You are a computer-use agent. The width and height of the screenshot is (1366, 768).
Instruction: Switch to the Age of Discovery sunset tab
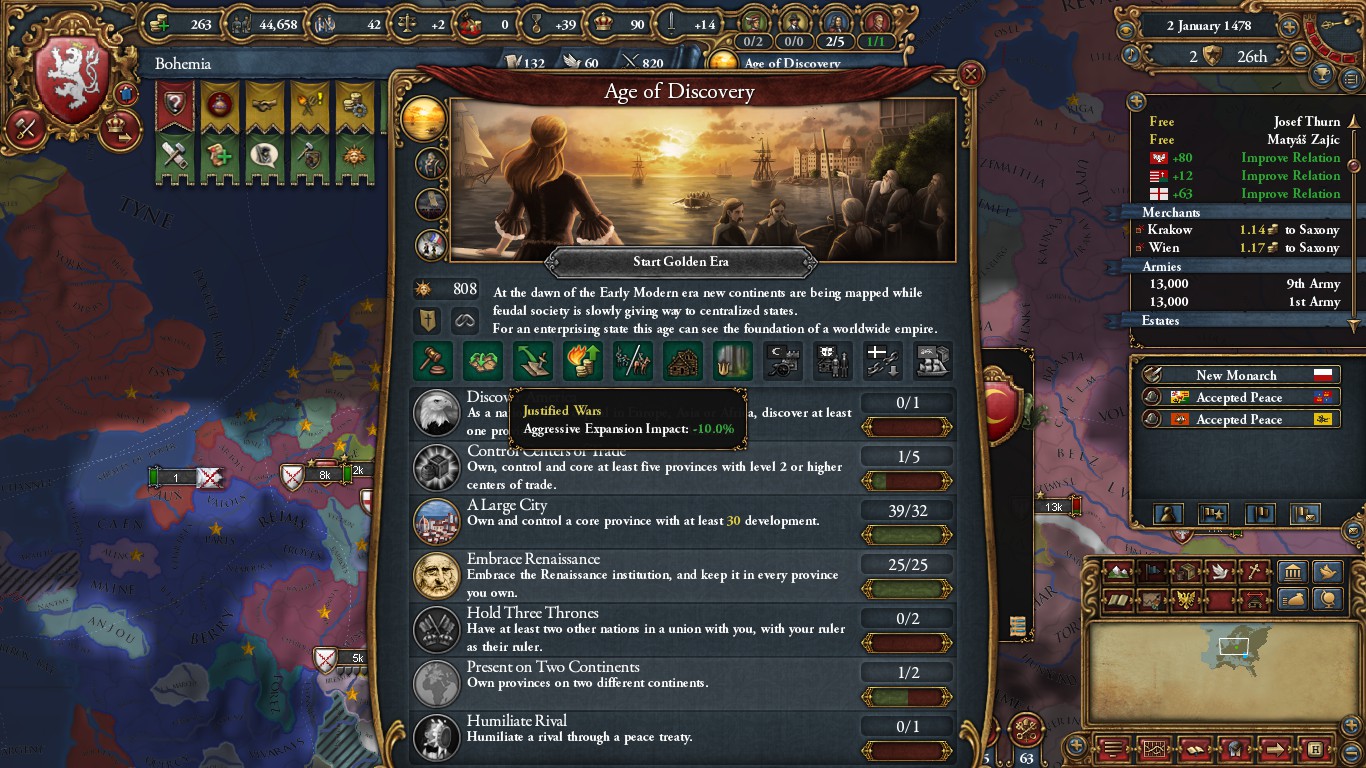[423, 118]
